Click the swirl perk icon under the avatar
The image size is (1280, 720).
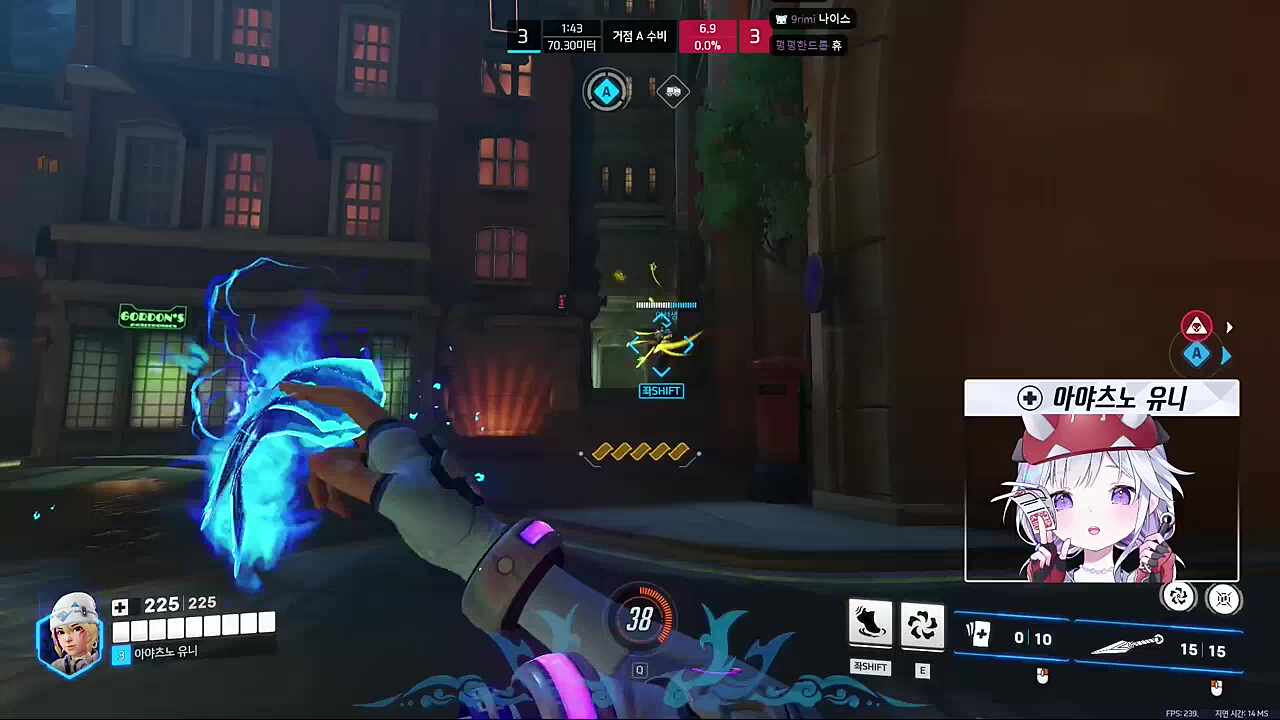click(1179, 597)
